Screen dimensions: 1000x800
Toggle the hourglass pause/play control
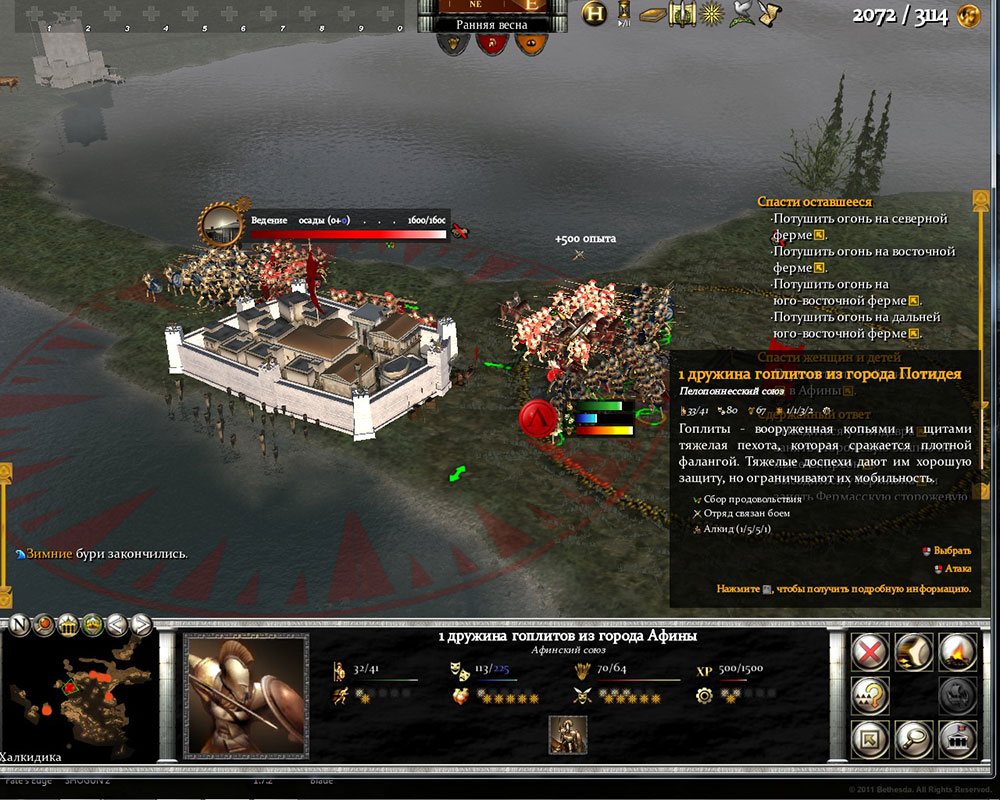click(624, 13)
